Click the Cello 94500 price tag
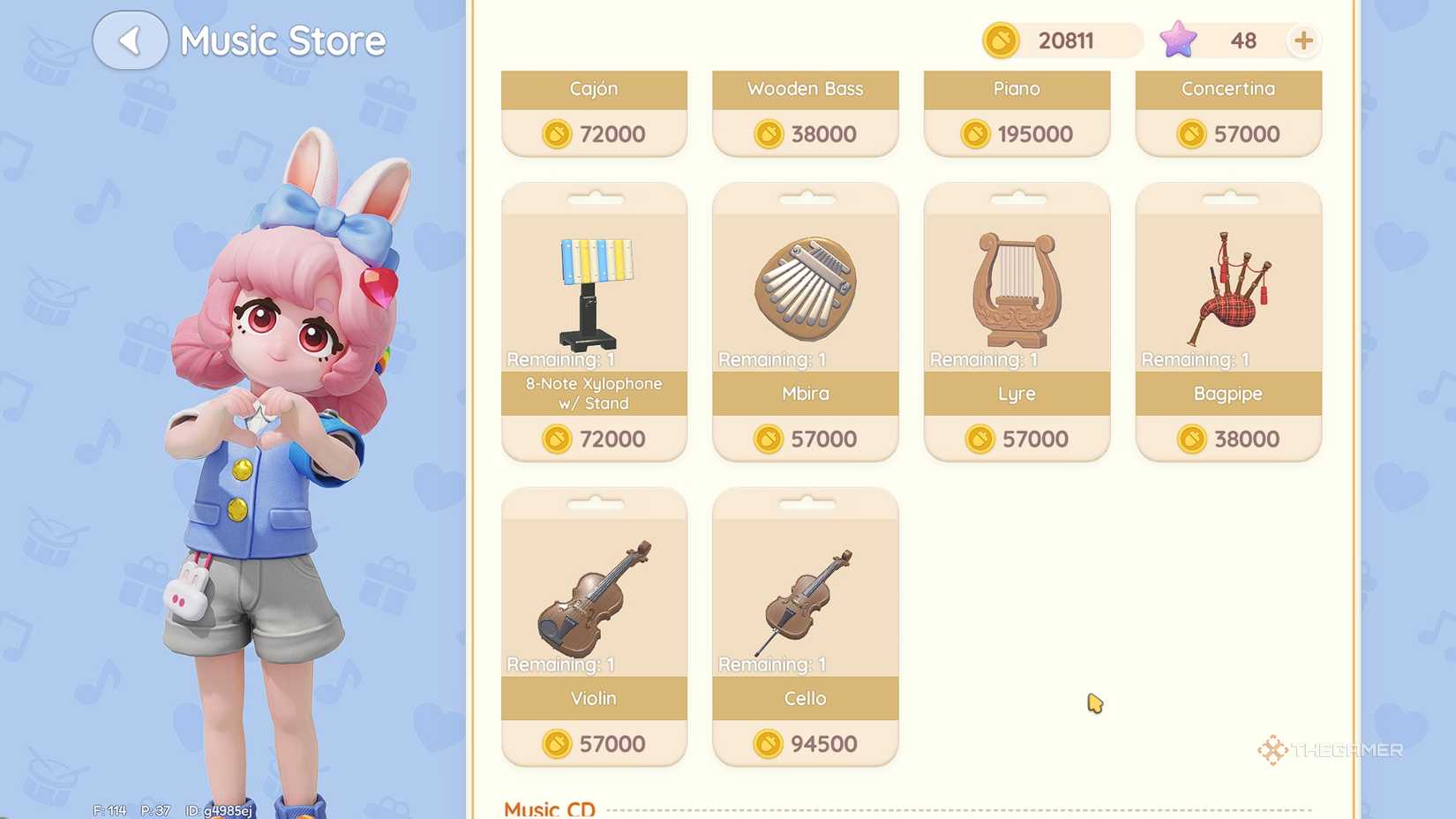 tap(804, 743)
